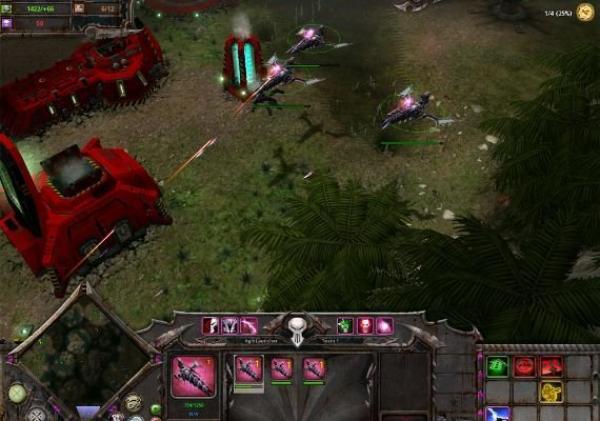Click the white helmet icon above the unit panel

(210, 325)
